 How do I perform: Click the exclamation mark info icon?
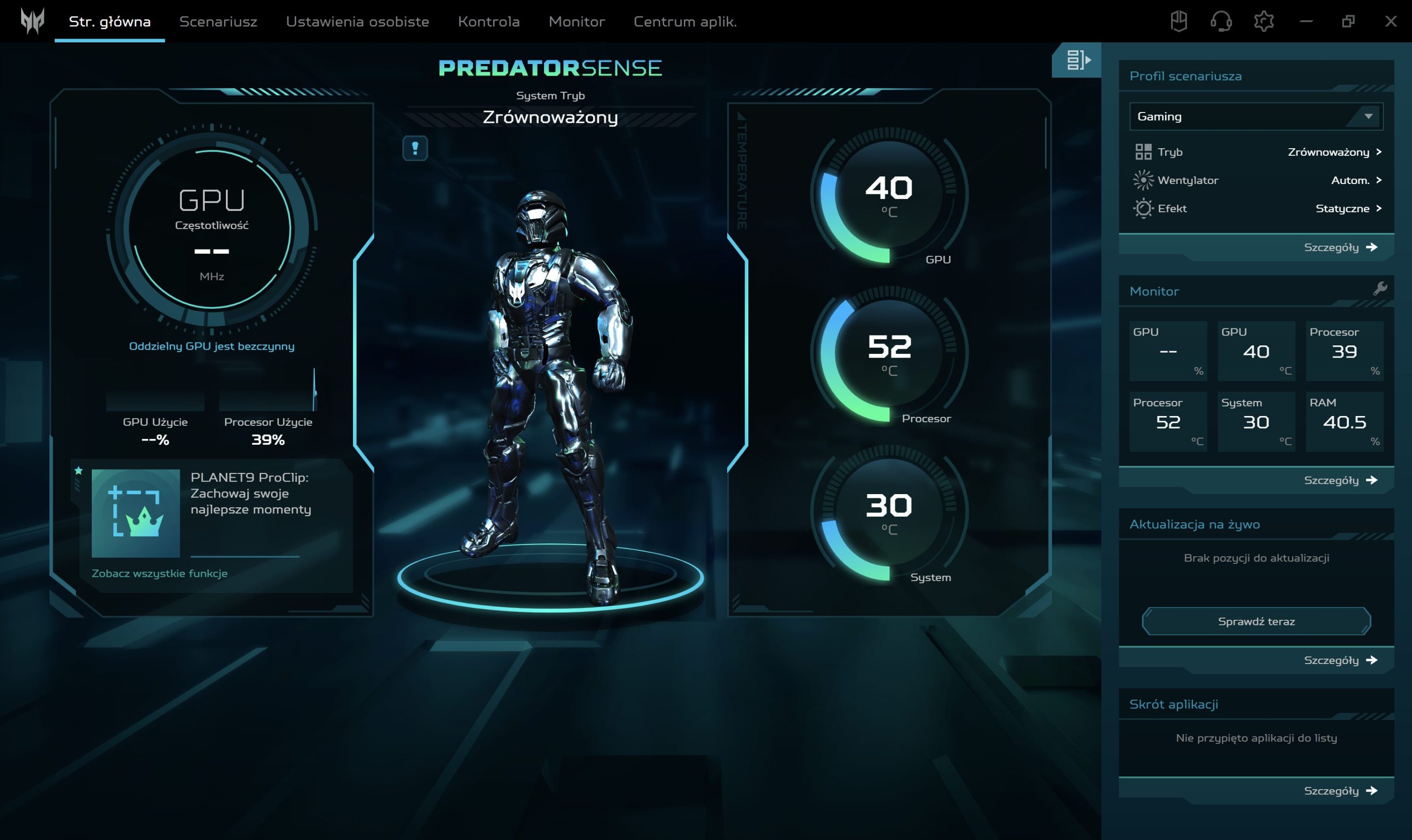415,148
